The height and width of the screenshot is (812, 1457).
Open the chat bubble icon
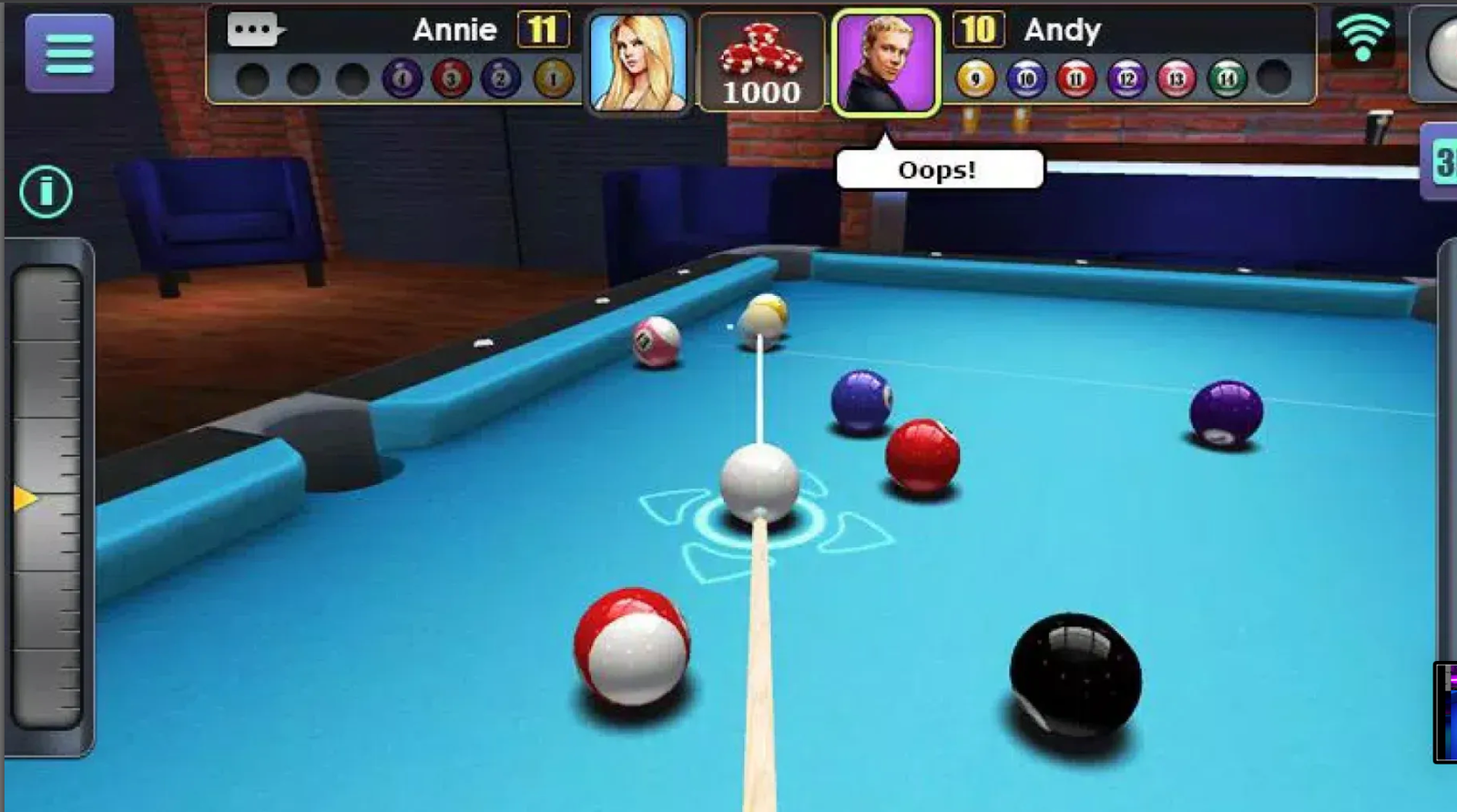coord(253,27)
